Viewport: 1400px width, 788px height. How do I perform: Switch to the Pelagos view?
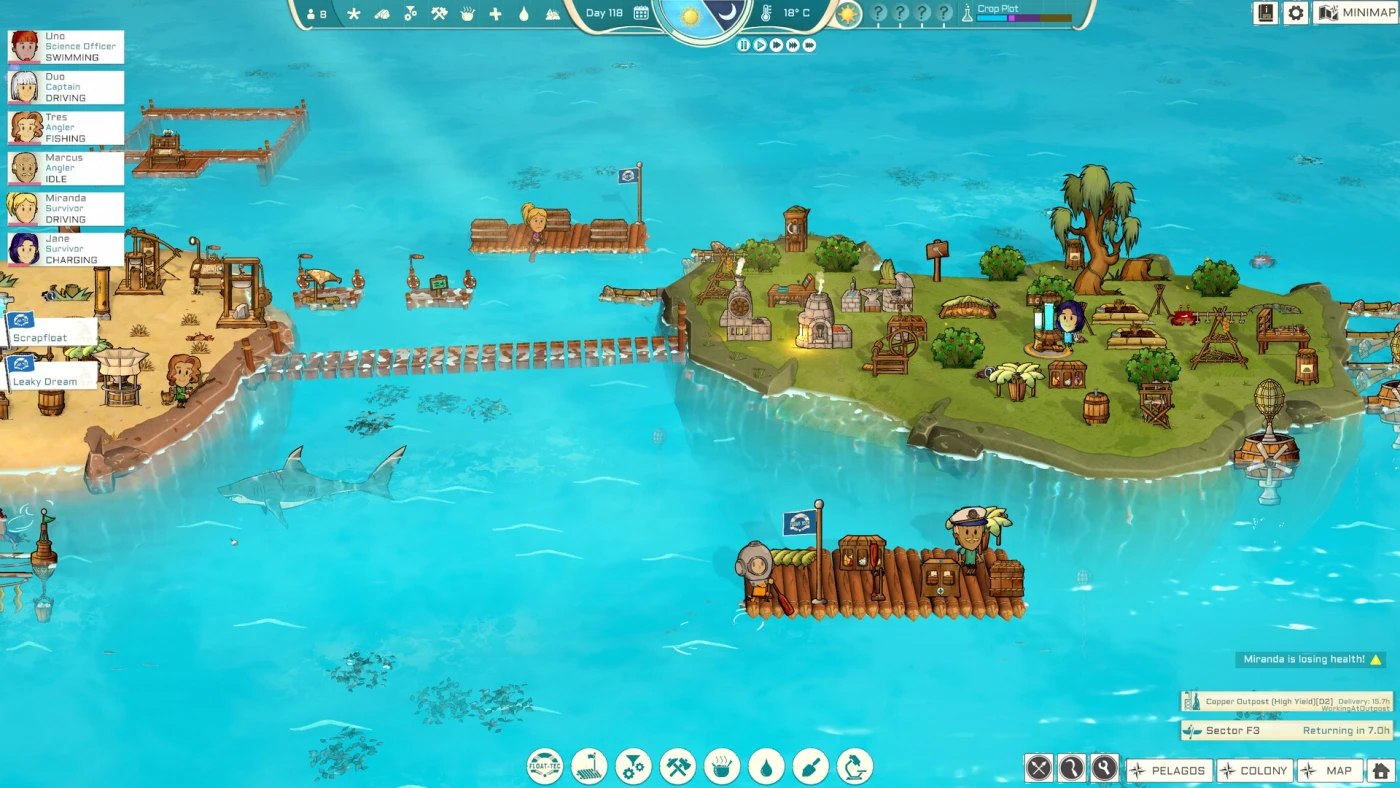tap(1168, 770)
